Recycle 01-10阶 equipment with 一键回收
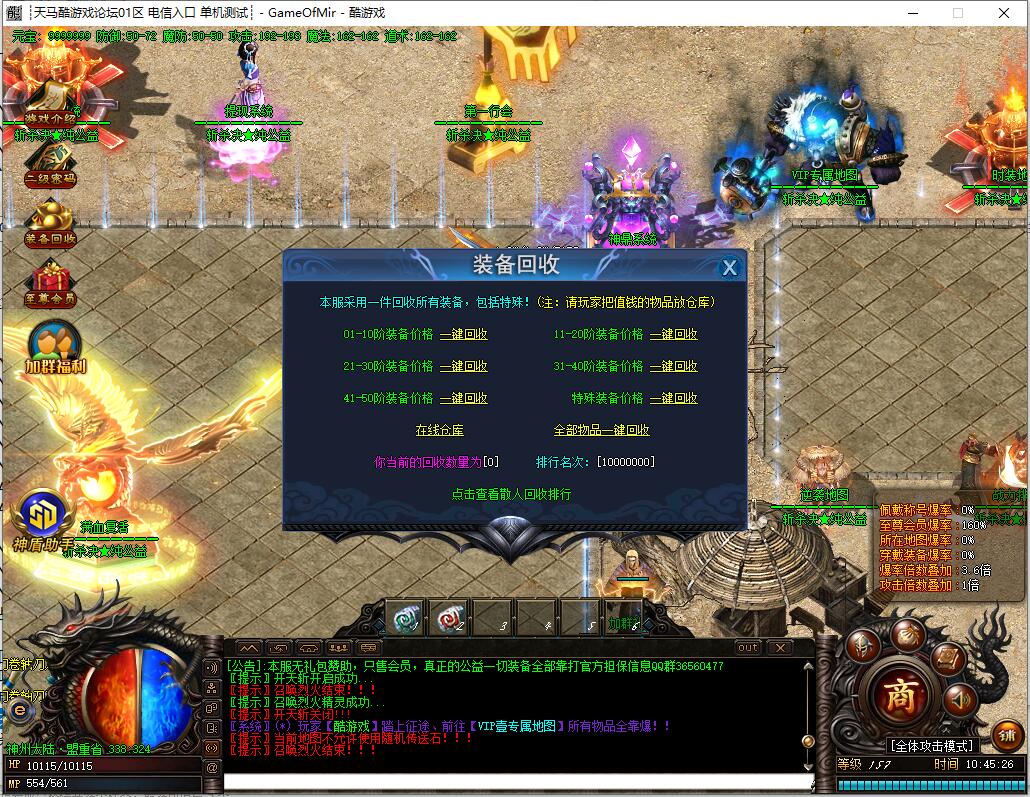Image resolution: width=1030 pixels, height=797 pixels. coord(464,335)
